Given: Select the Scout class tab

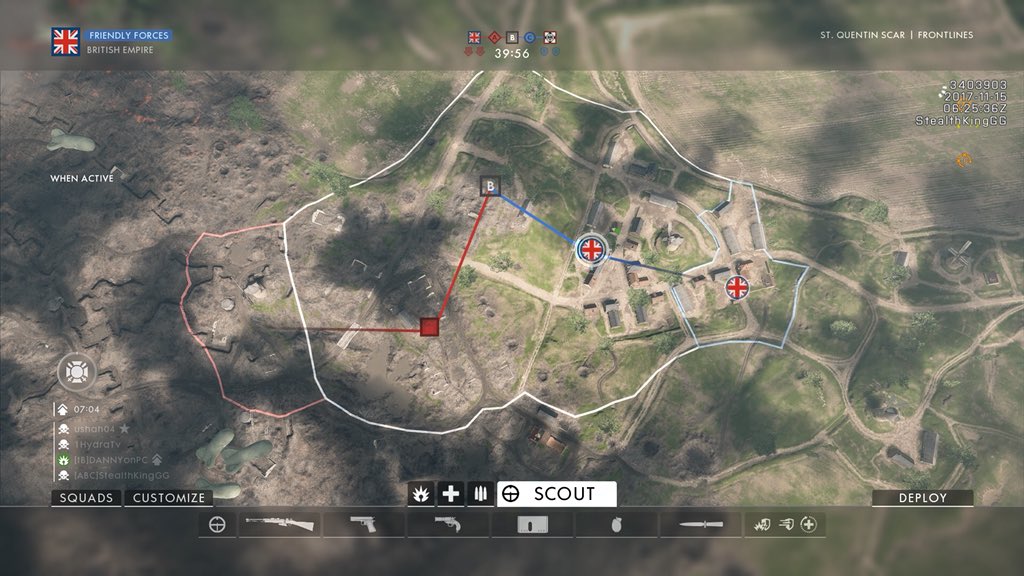Looking at the screenshot, I should click(556, 494).
